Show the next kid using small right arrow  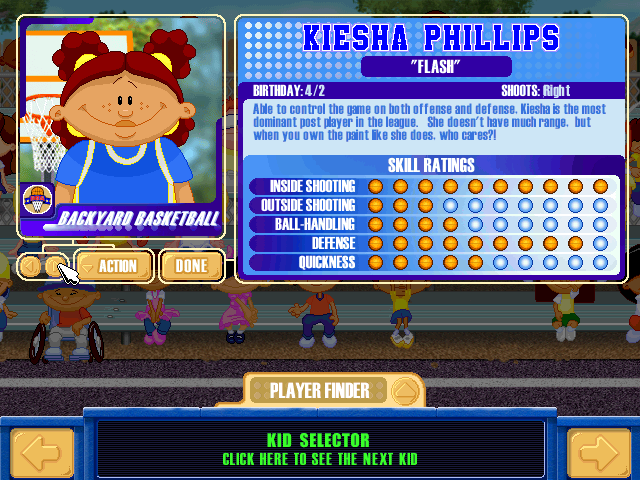56,267
